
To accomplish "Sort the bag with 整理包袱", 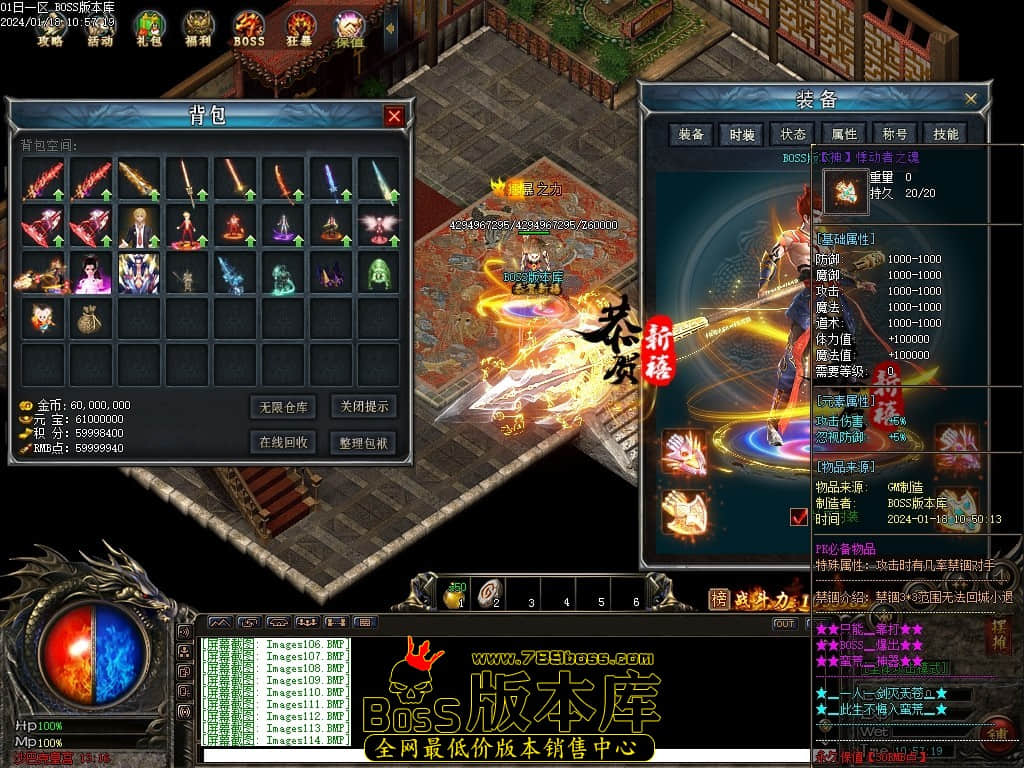I will click(x=362, y=442).
